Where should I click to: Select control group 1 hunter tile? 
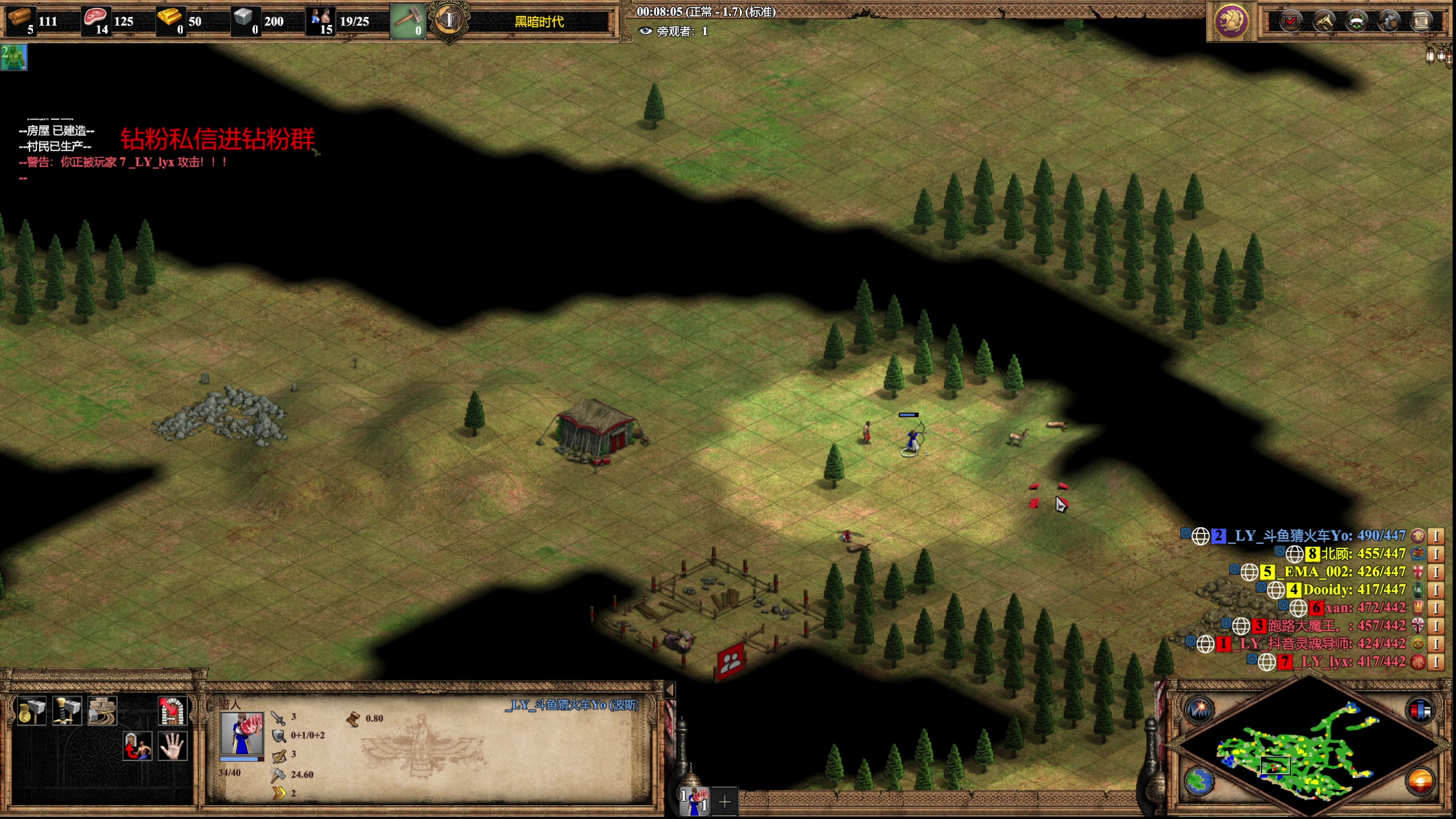pyautogui.click(x=694, y=801)
